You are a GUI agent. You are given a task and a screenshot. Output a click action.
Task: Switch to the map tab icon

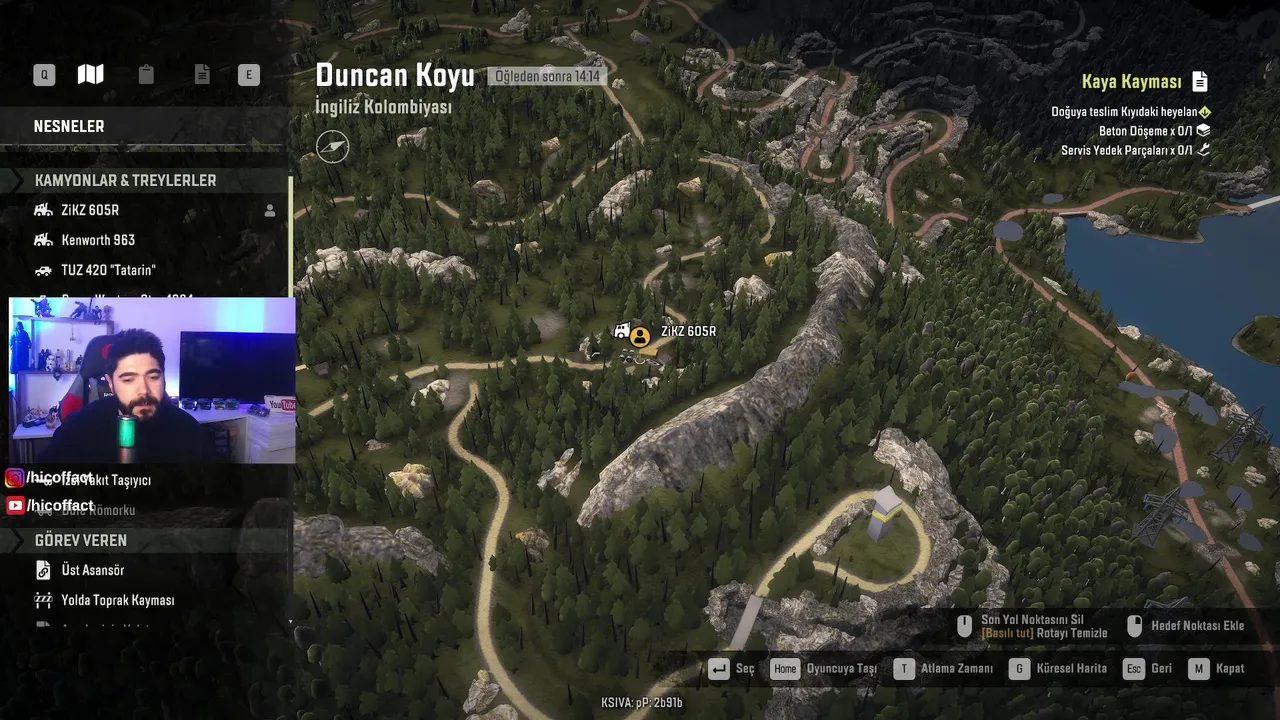[91, 75]
